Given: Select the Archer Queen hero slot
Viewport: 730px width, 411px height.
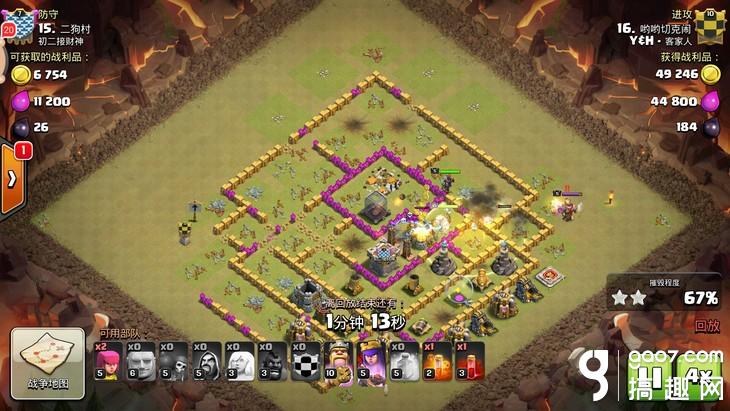Looking at the screenshot, I should tap(372, 361).
